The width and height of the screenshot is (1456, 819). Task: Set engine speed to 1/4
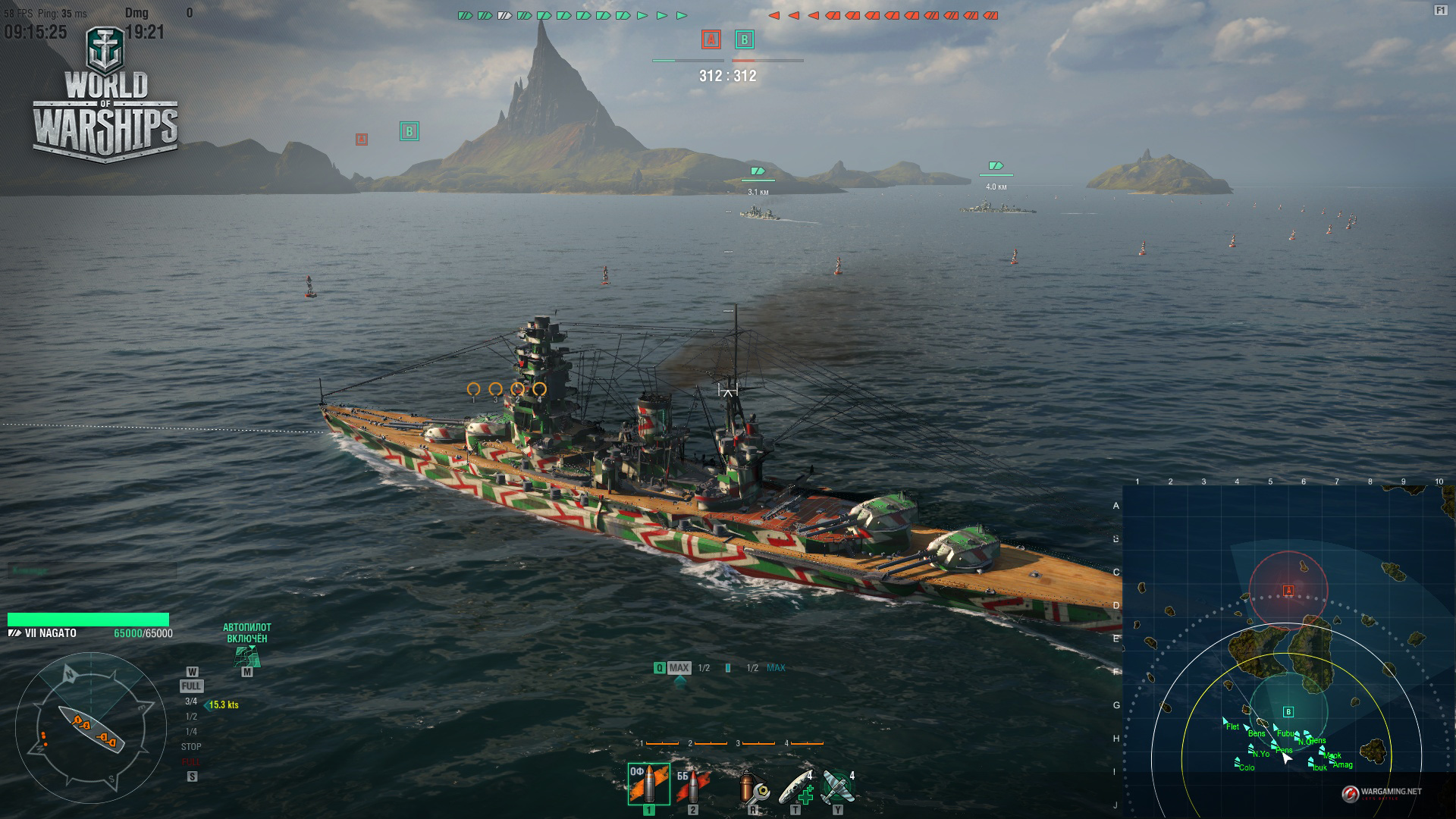click(x=191, y=732)
